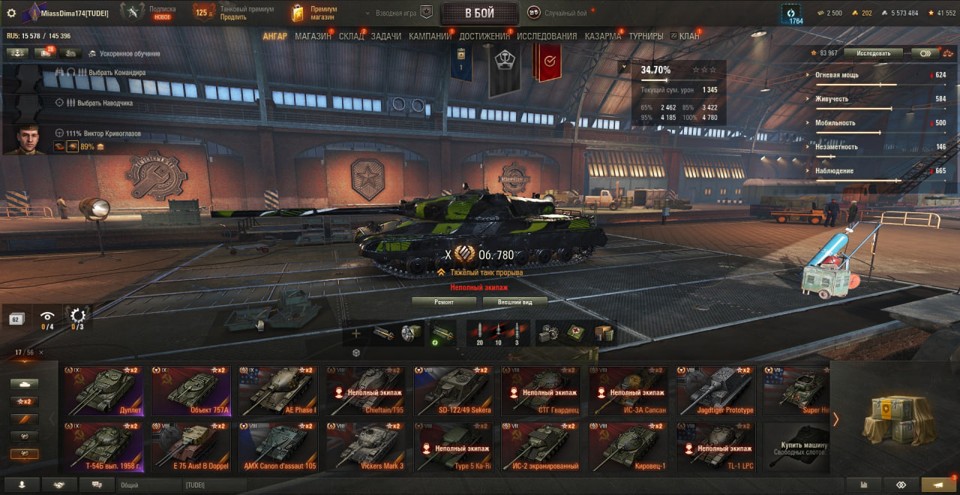Select the E 75 Ausf B Doppel tank
The width and height of the screenshot is (960, 495).
(x=189, y=446)
